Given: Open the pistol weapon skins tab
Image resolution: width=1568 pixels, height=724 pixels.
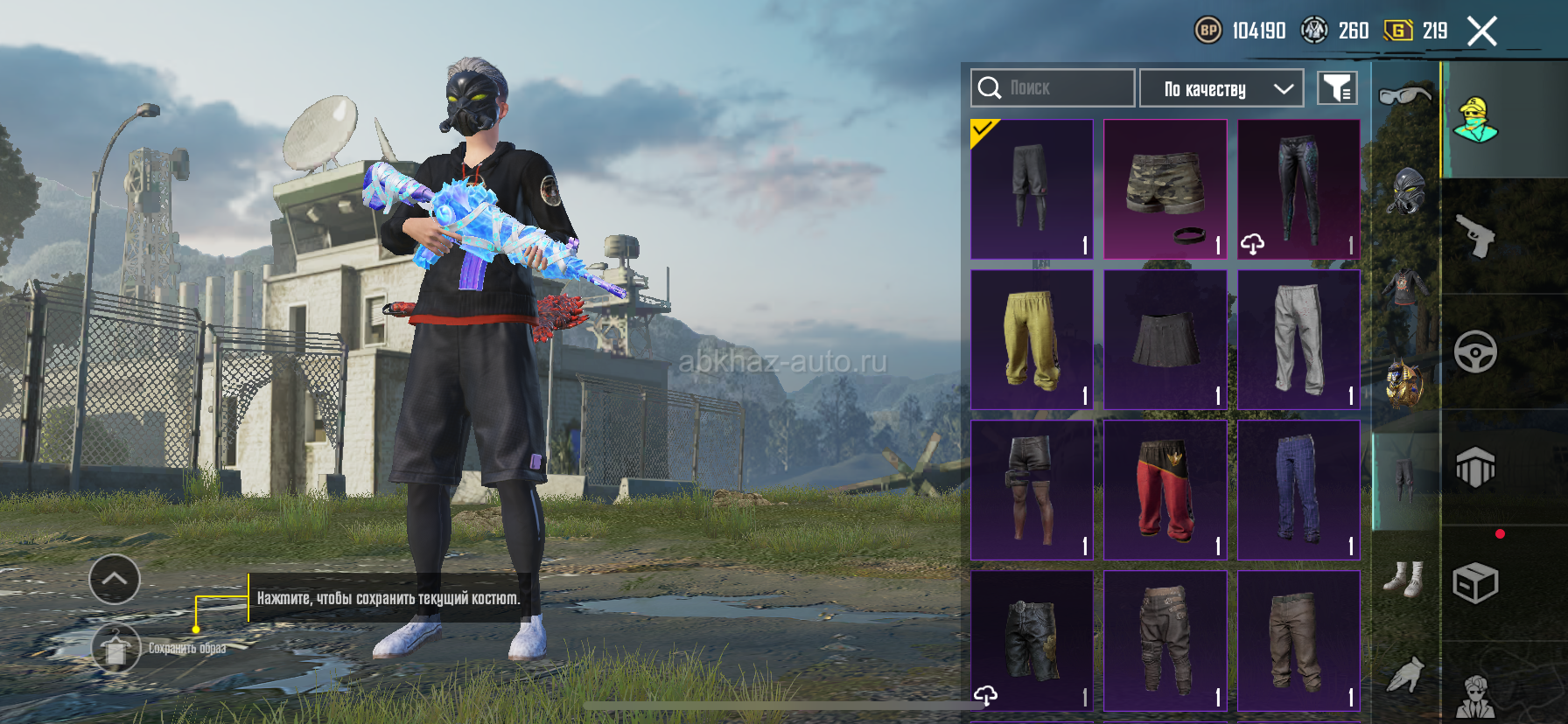Looking at the screenshot, I should coord(1475,236).
